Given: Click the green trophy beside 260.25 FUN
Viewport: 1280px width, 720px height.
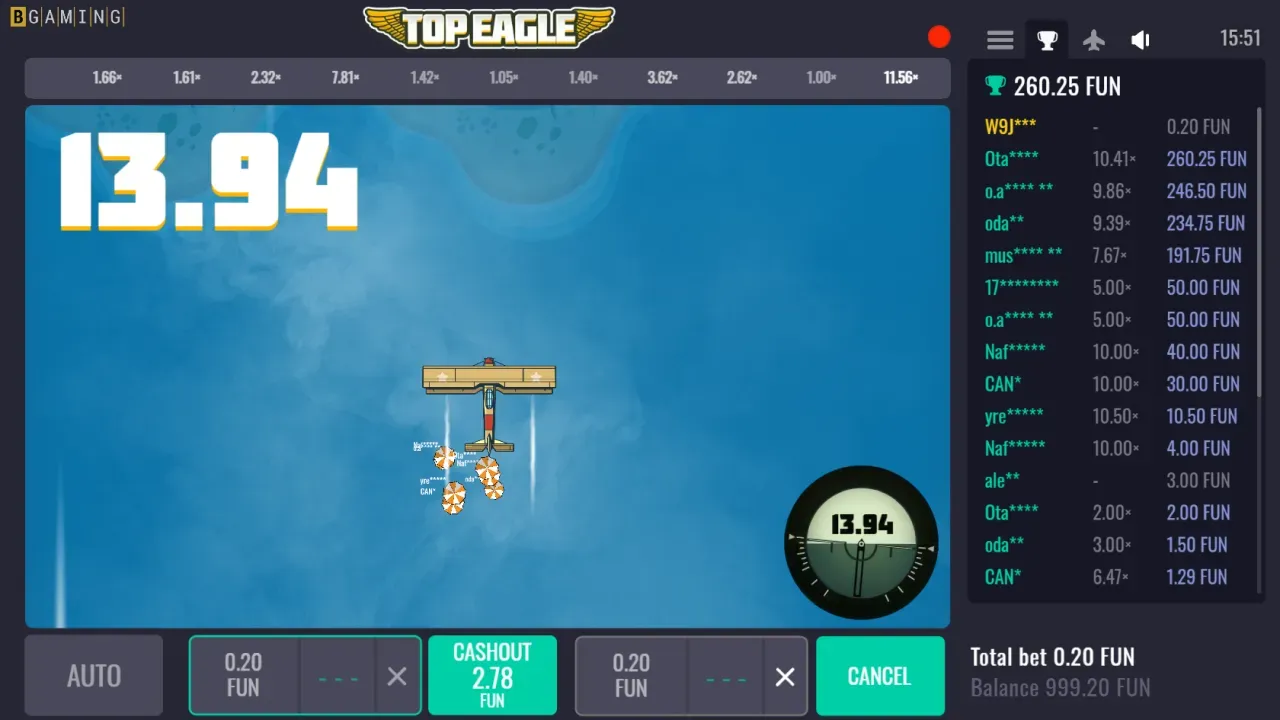Looking at the screenshot, I should pos(995,85).
